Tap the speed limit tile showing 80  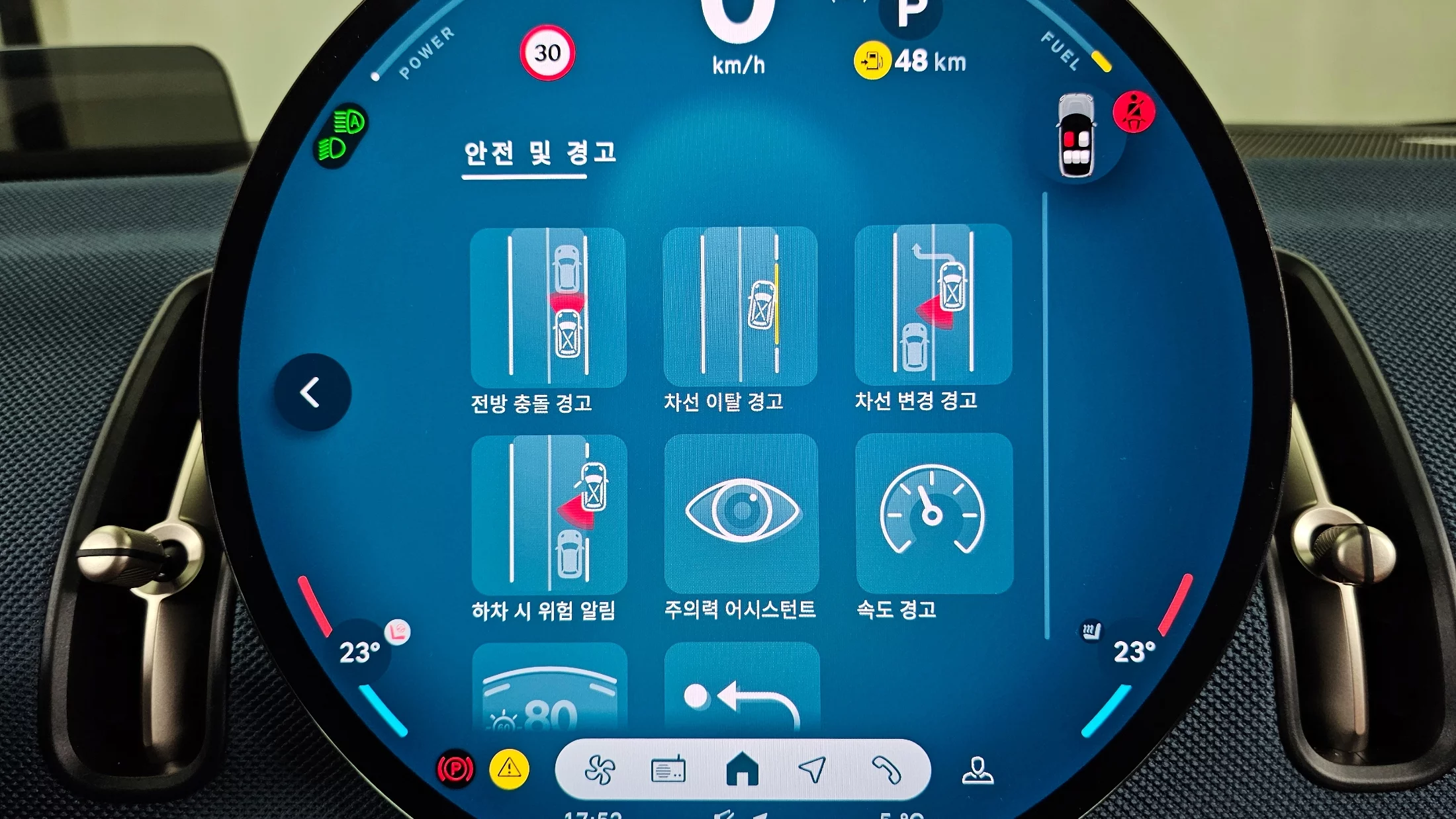coord(549,688)
